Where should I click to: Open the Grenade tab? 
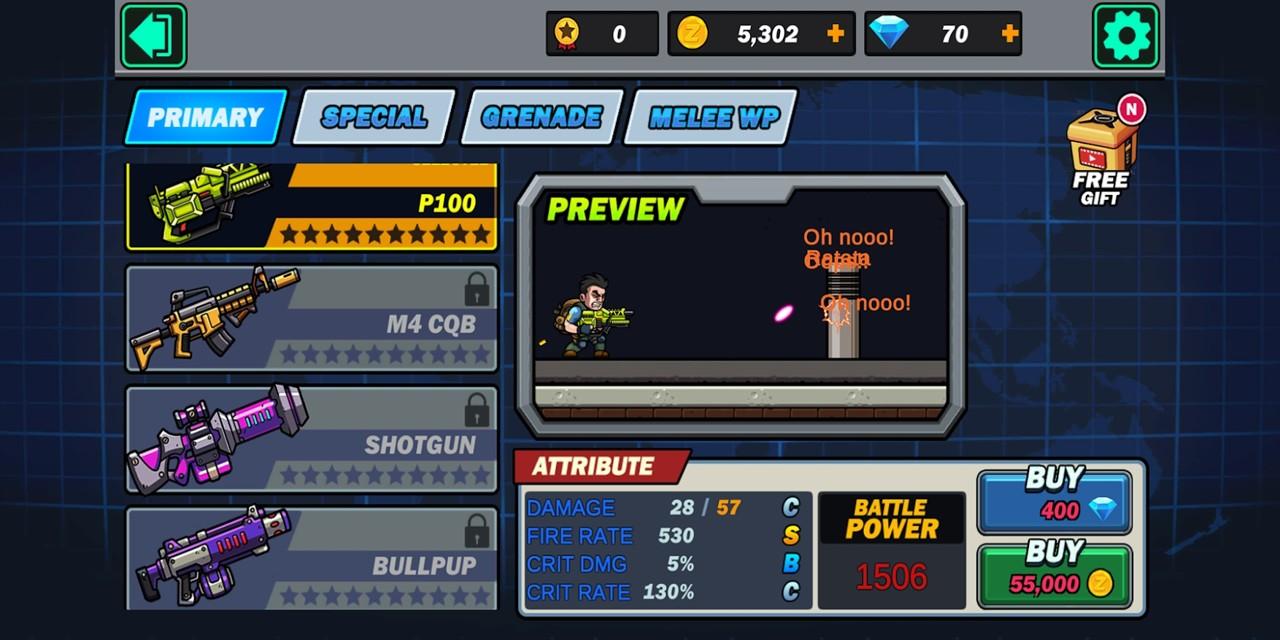click(541, 117)
